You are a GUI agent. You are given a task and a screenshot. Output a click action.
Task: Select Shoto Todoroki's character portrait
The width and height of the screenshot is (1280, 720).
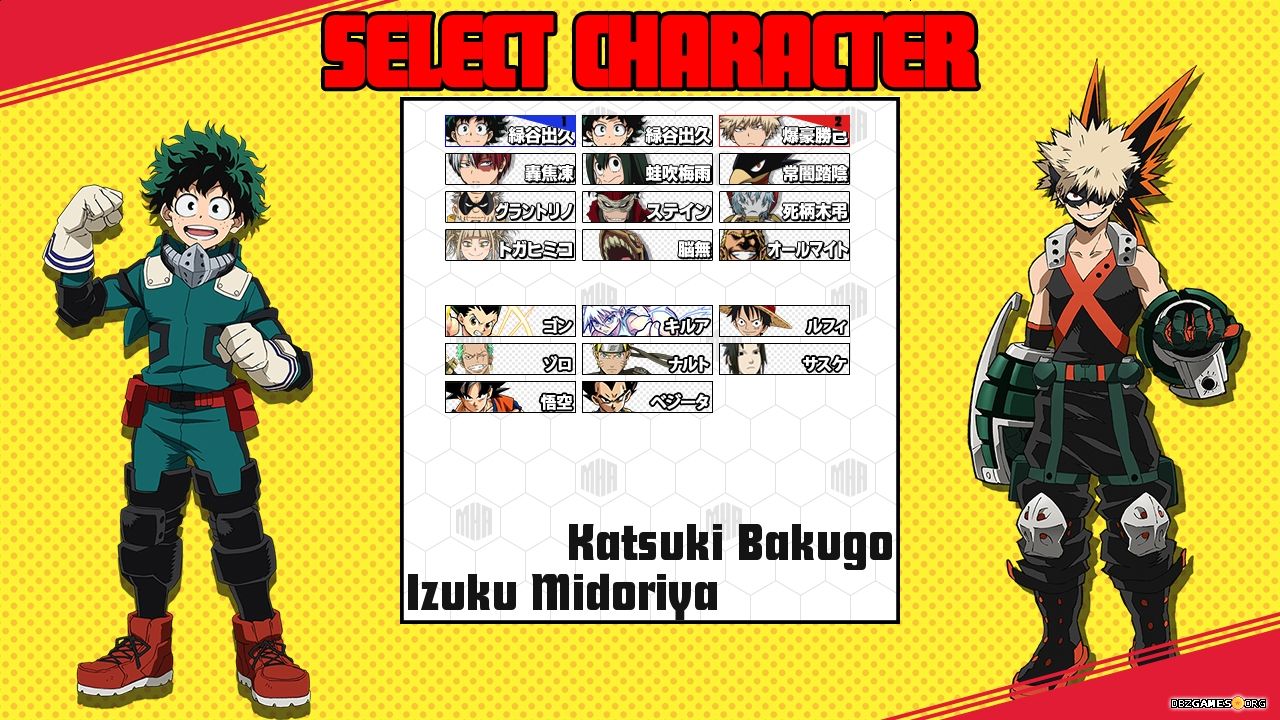coord(510,171)
